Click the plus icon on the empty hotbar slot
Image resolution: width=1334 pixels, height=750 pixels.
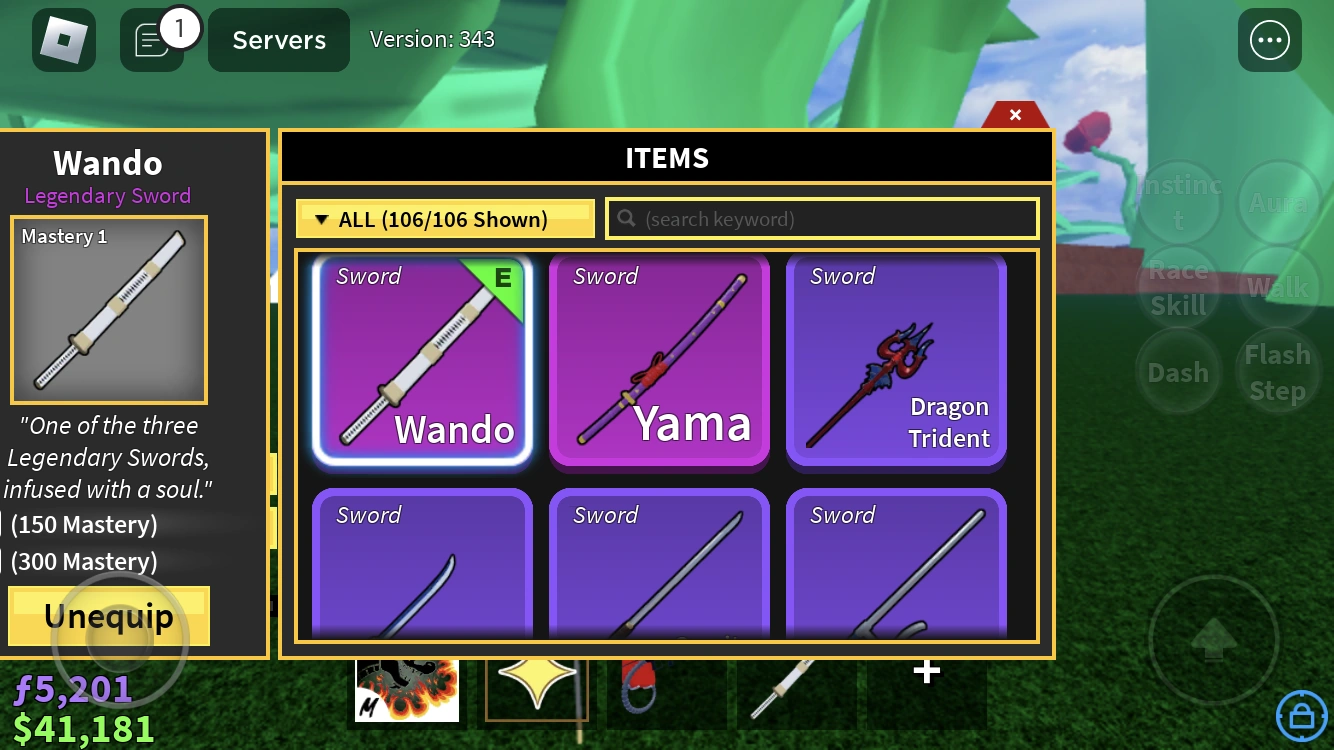point(925,672)
